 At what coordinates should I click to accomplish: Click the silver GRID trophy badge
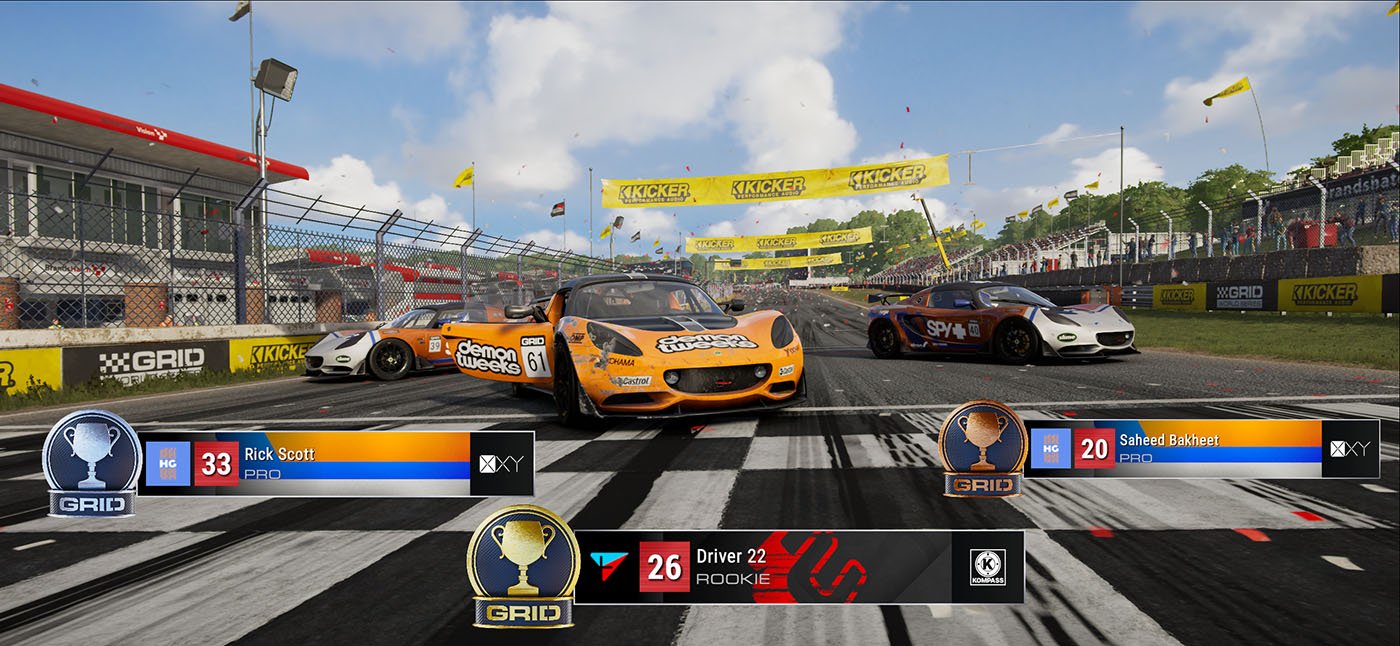(92, 463)
